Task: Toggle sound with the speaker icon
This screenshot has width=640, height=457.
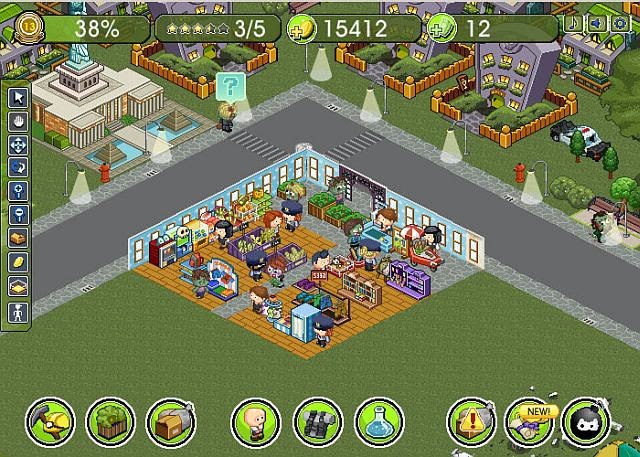Action: click(x=598, y=23)
